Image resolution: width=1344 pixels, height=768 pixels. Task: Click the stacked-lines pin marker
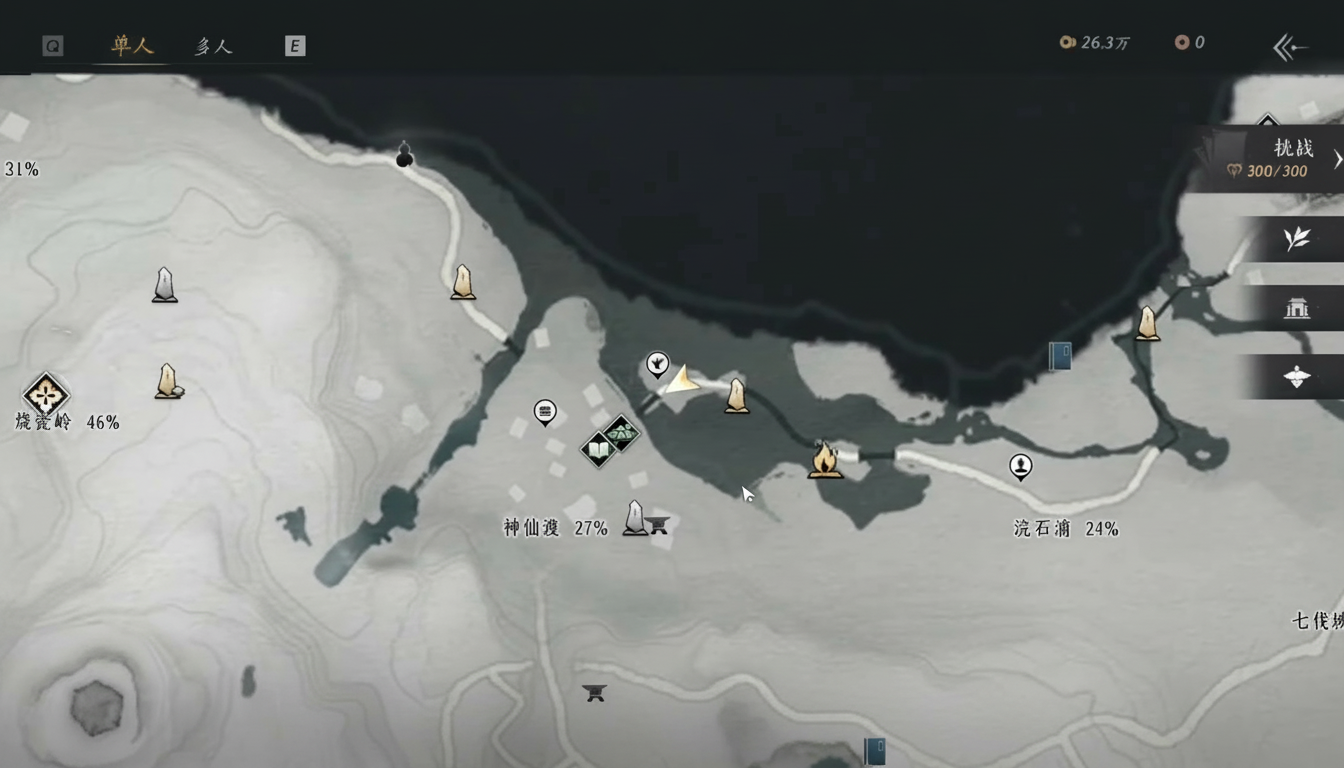(545, 411)
